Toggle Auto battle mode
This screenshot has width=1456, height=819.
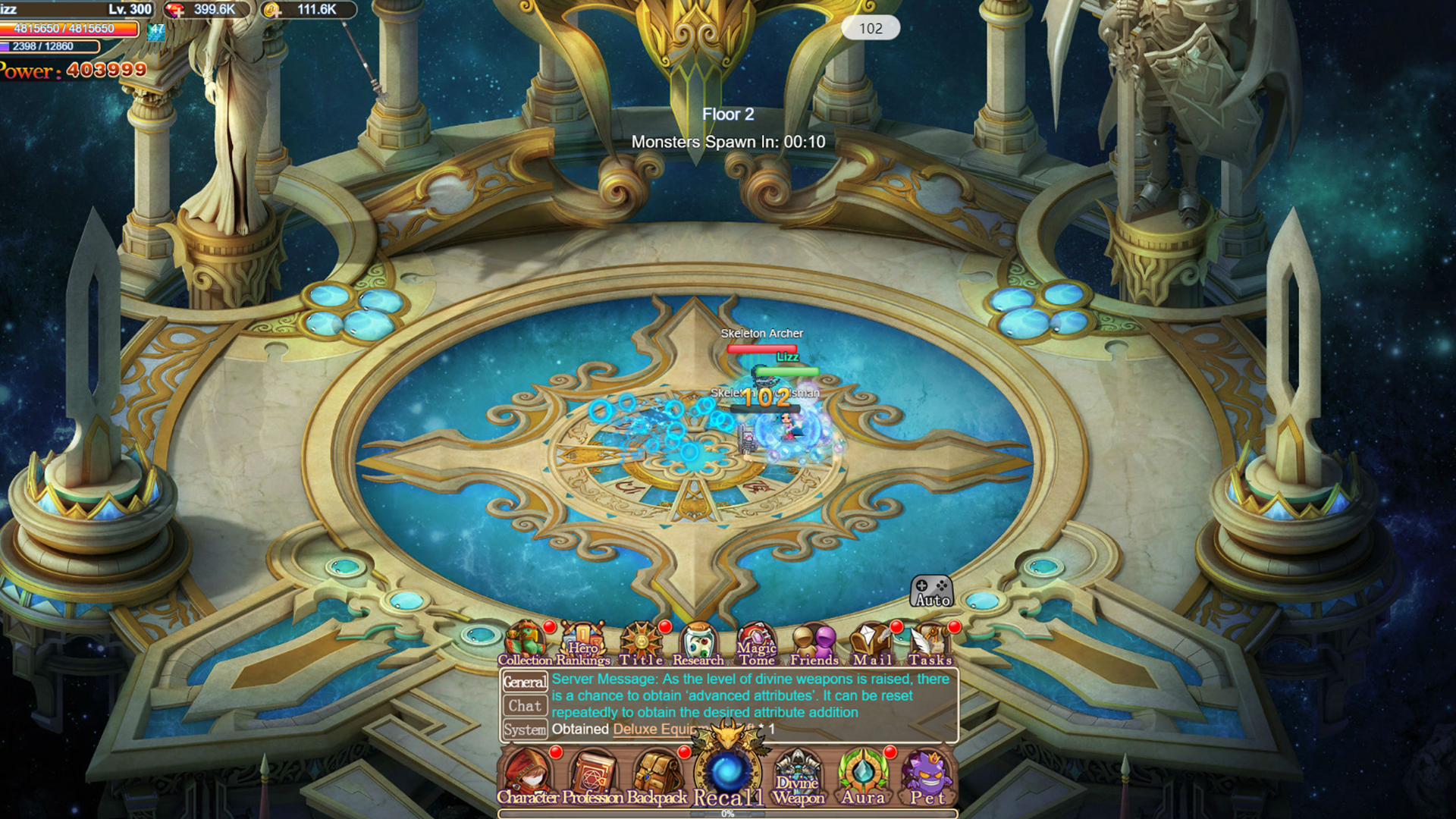click(932, 591)
